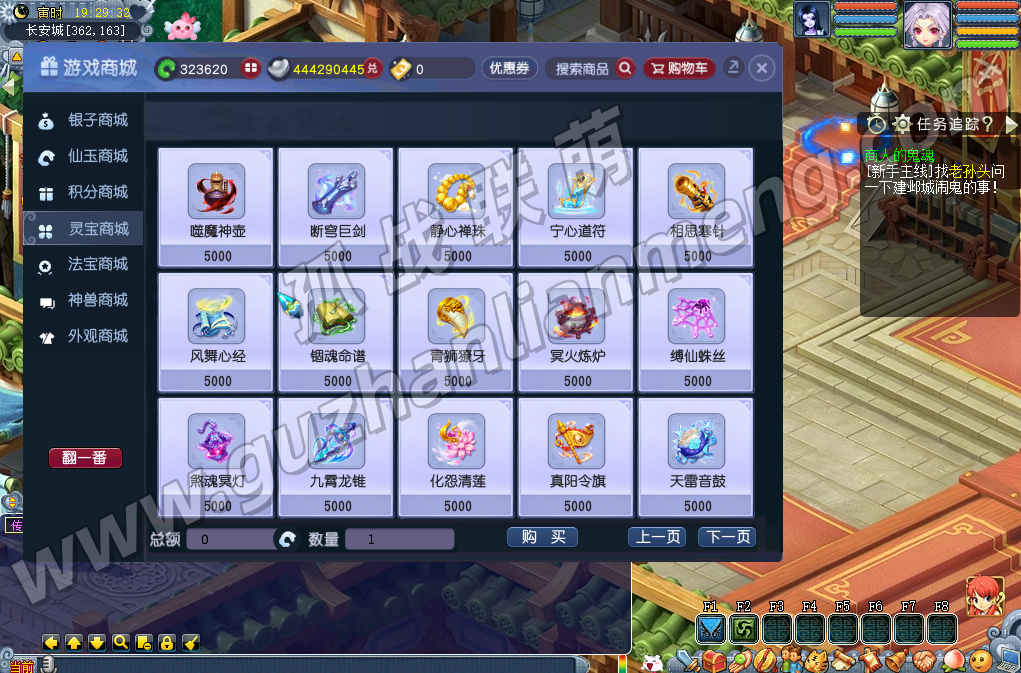Go to the next page 下一页
The height and width of the screenshot is (673, 1021).
pyautogui.click(x=727, y=537)
